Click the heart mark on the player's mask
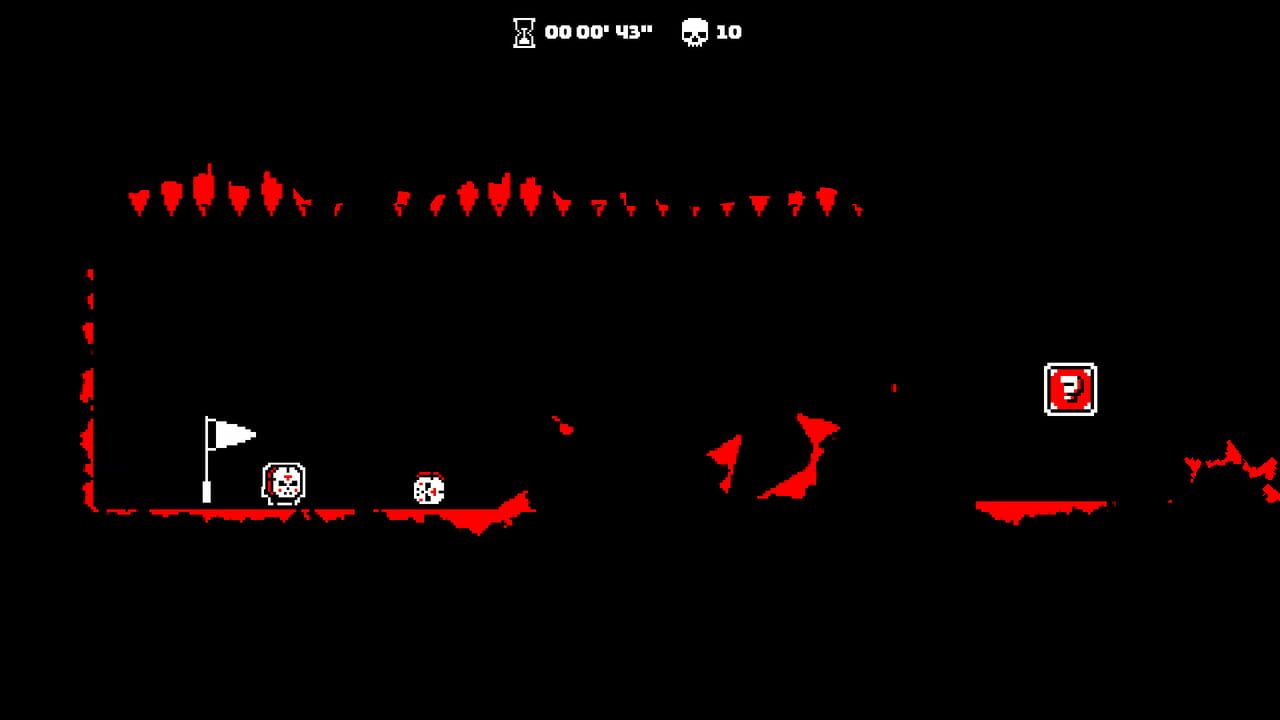1280x720 pixels. 287,477
